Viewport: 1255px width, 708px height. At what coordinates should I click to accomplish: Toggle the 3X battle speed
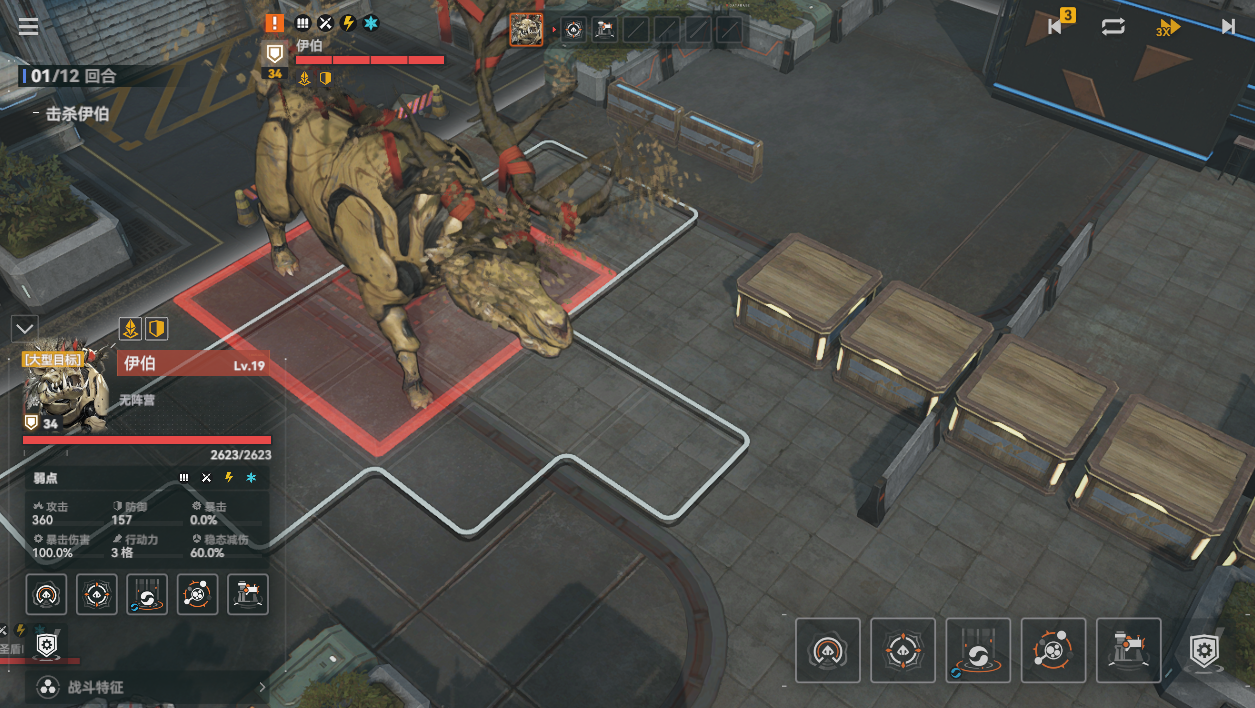pos(1168,27)
